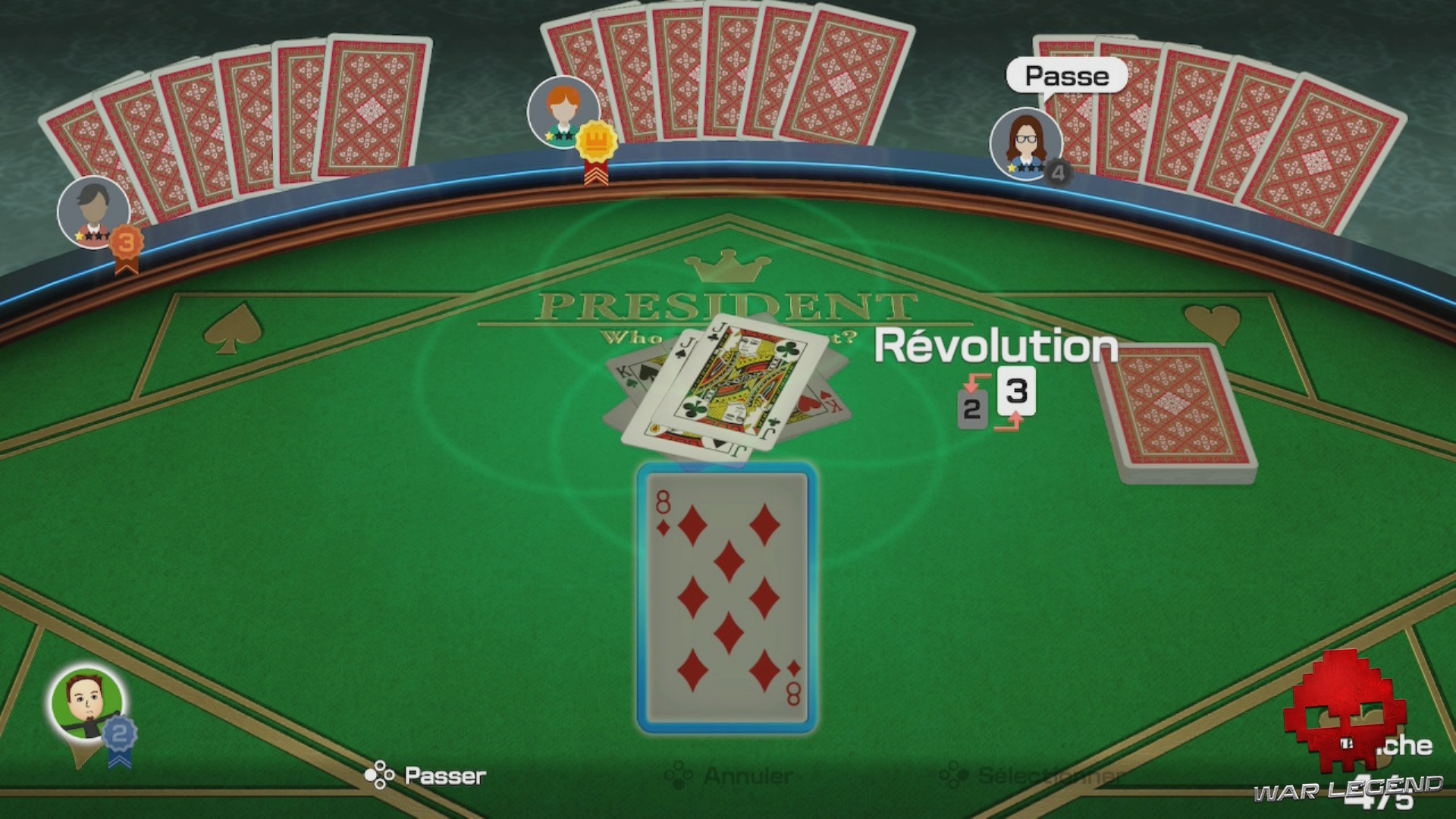This screenshot has width=1456, height=819.
Task: Click the president crown badge on top opponent
Action: pos(597,140)
